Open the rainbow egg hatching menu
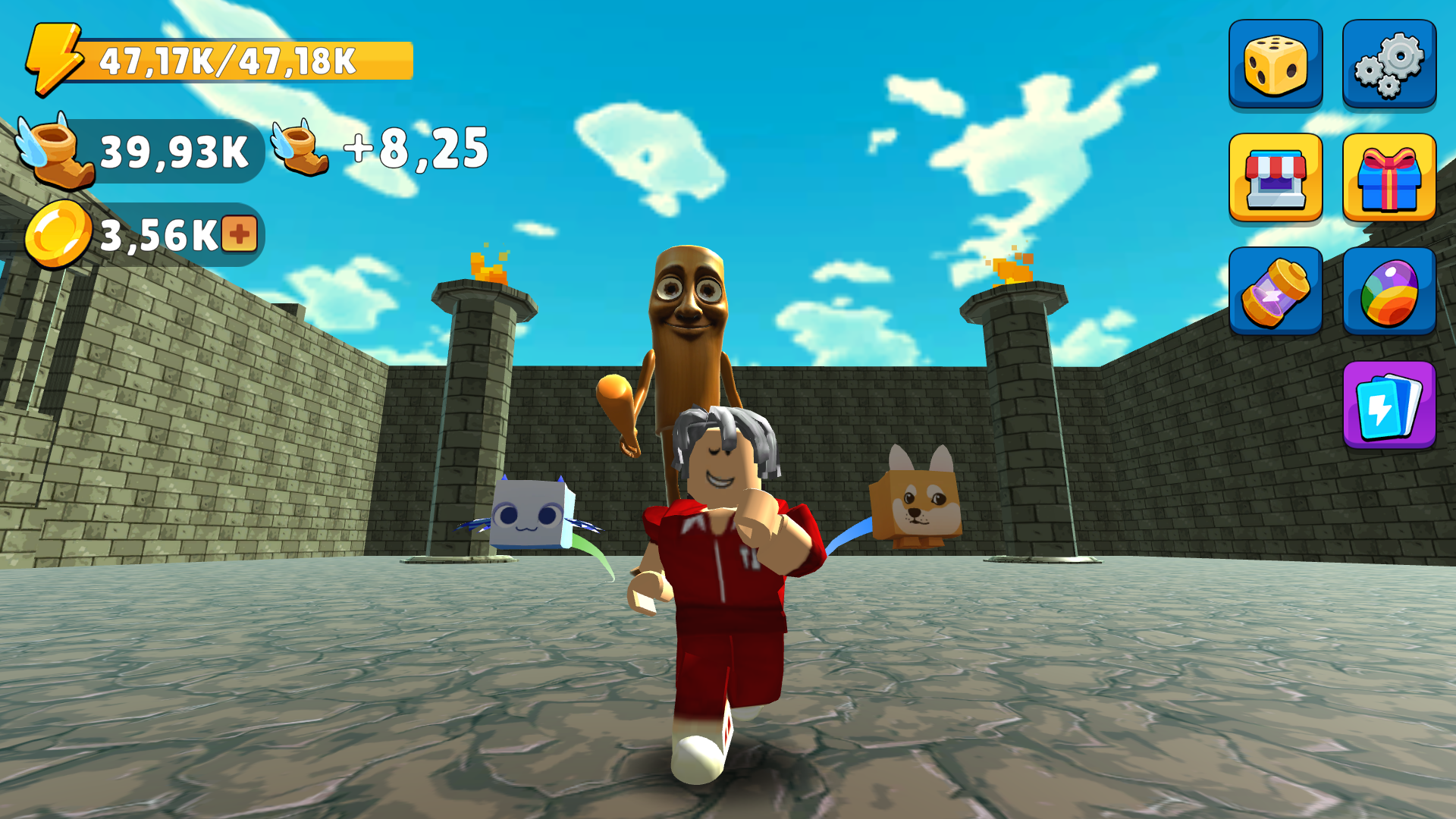1456x819 pixels. (1389, 292)
